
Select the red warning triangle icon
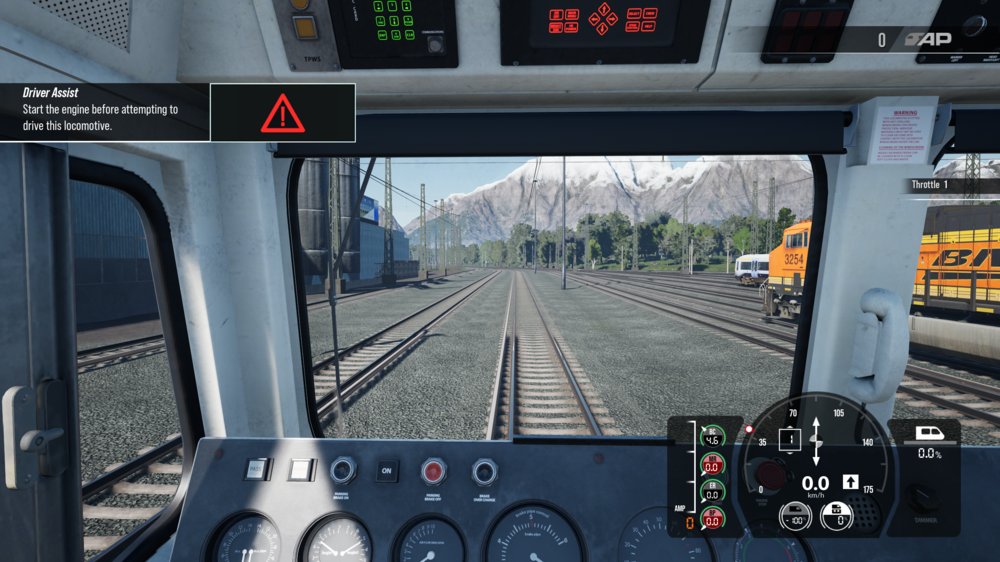coord(282,113)
